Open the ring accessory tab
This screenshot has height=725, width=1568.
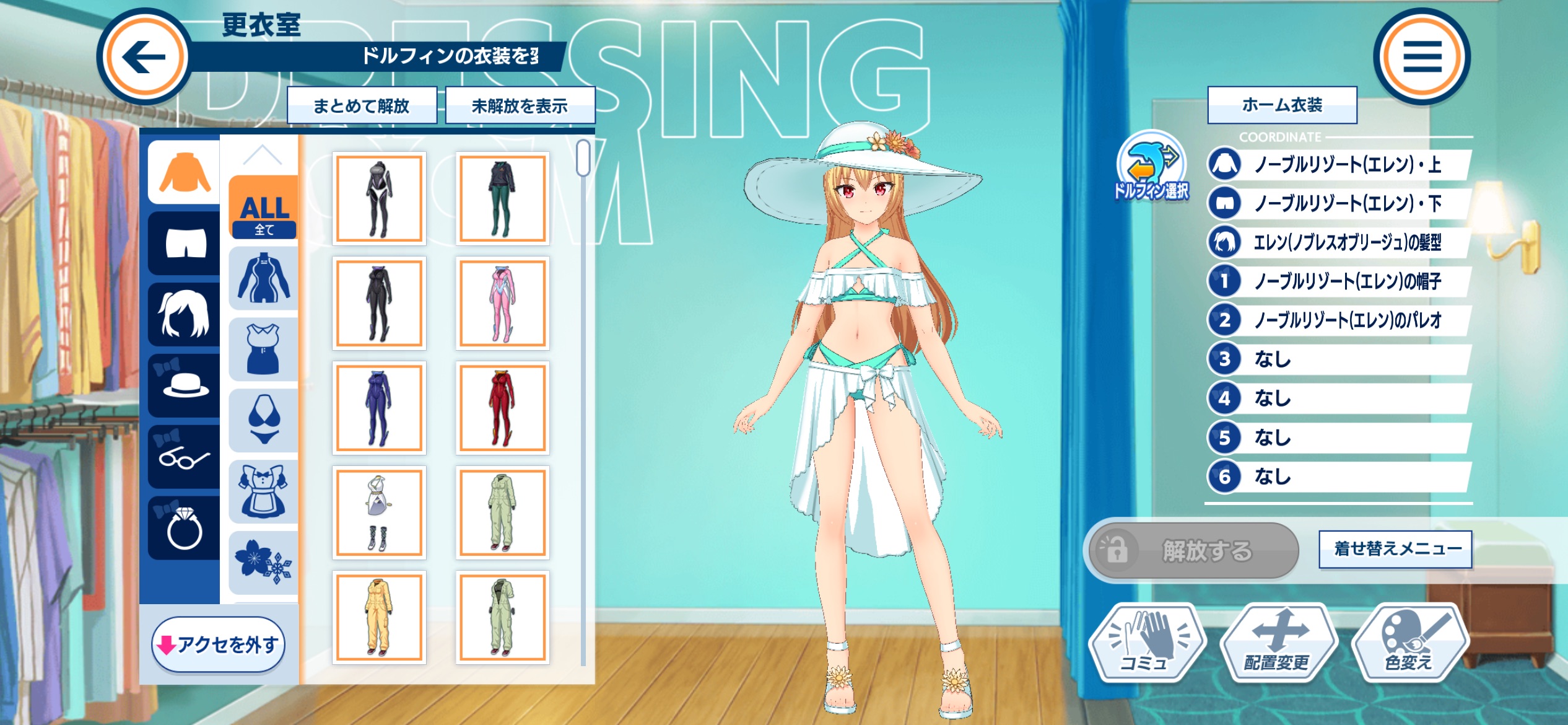[x=185, y=527]
